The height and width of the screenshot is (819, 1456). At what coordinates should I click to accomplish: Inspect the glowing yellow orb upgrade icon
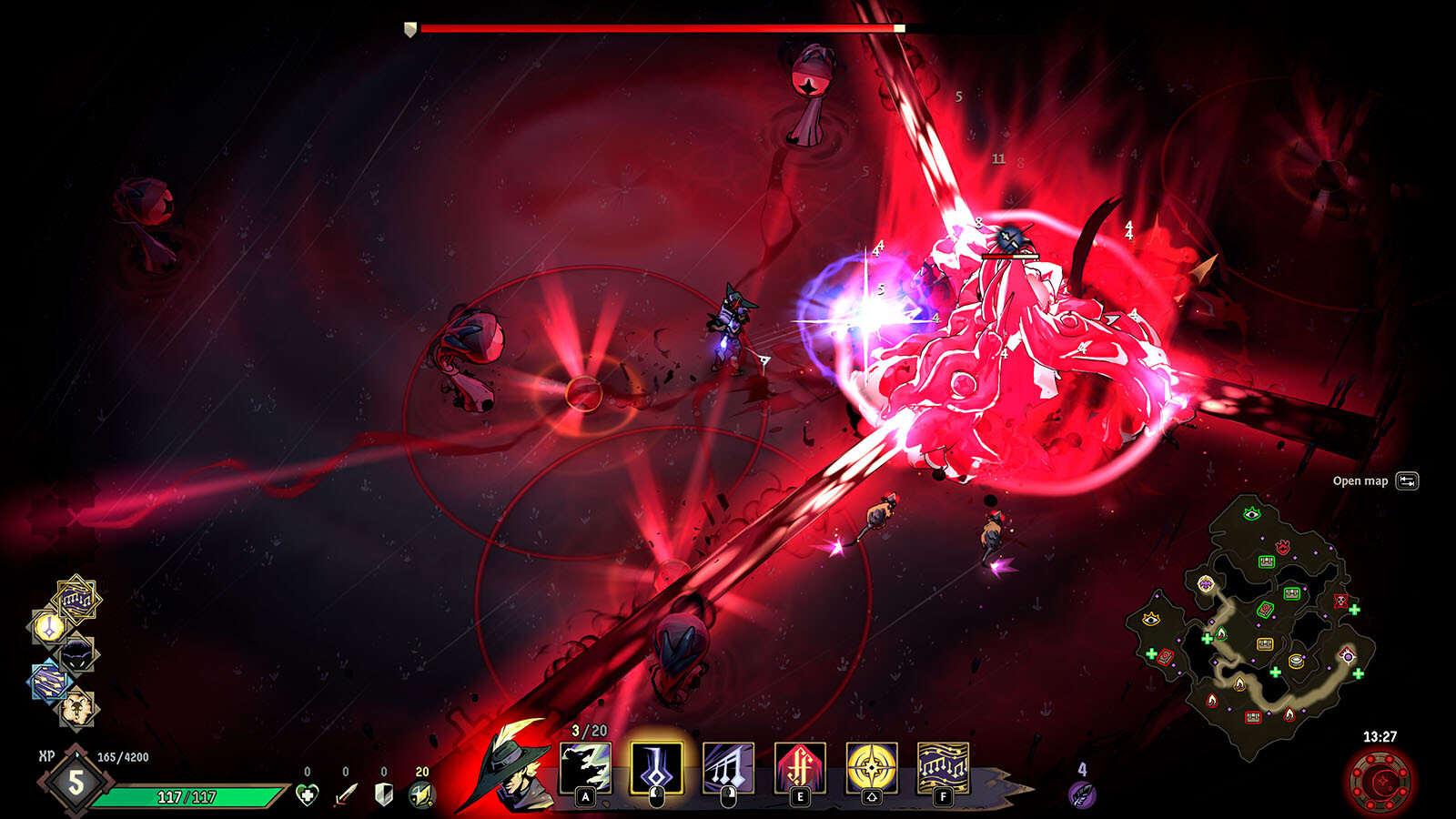[48, 626]
